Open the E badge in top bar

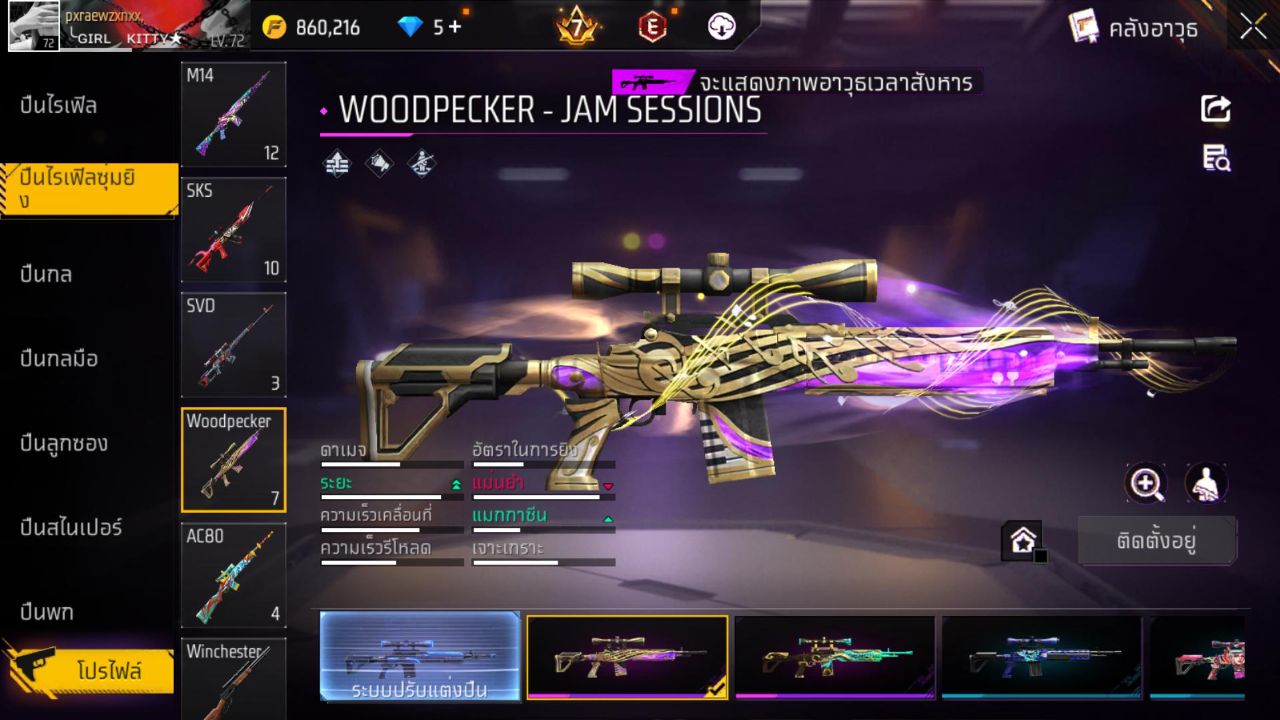coord(652,27)
